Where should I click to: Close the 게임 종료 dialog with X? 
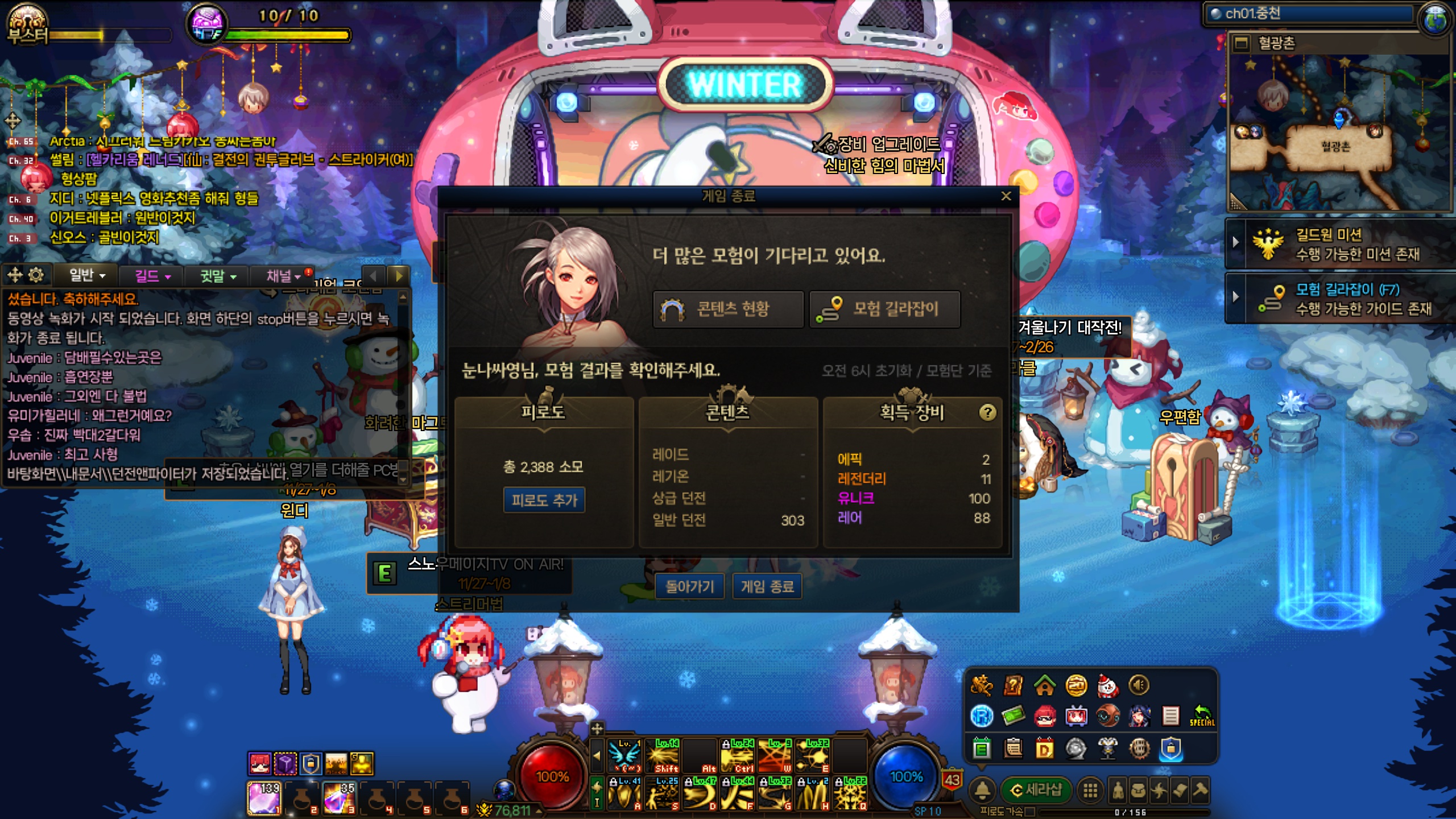[1006, 196]
